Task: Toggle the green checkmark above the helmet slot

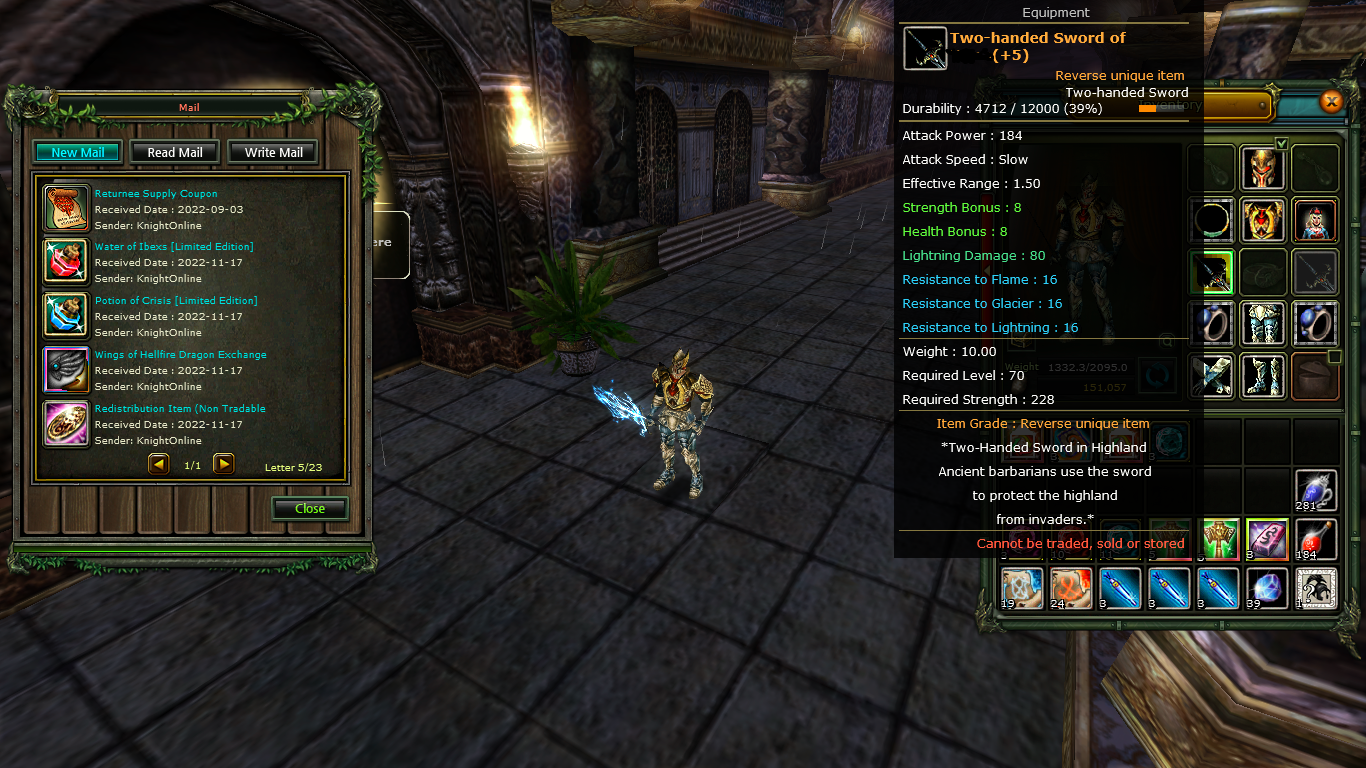Action: coord(1281,143)
